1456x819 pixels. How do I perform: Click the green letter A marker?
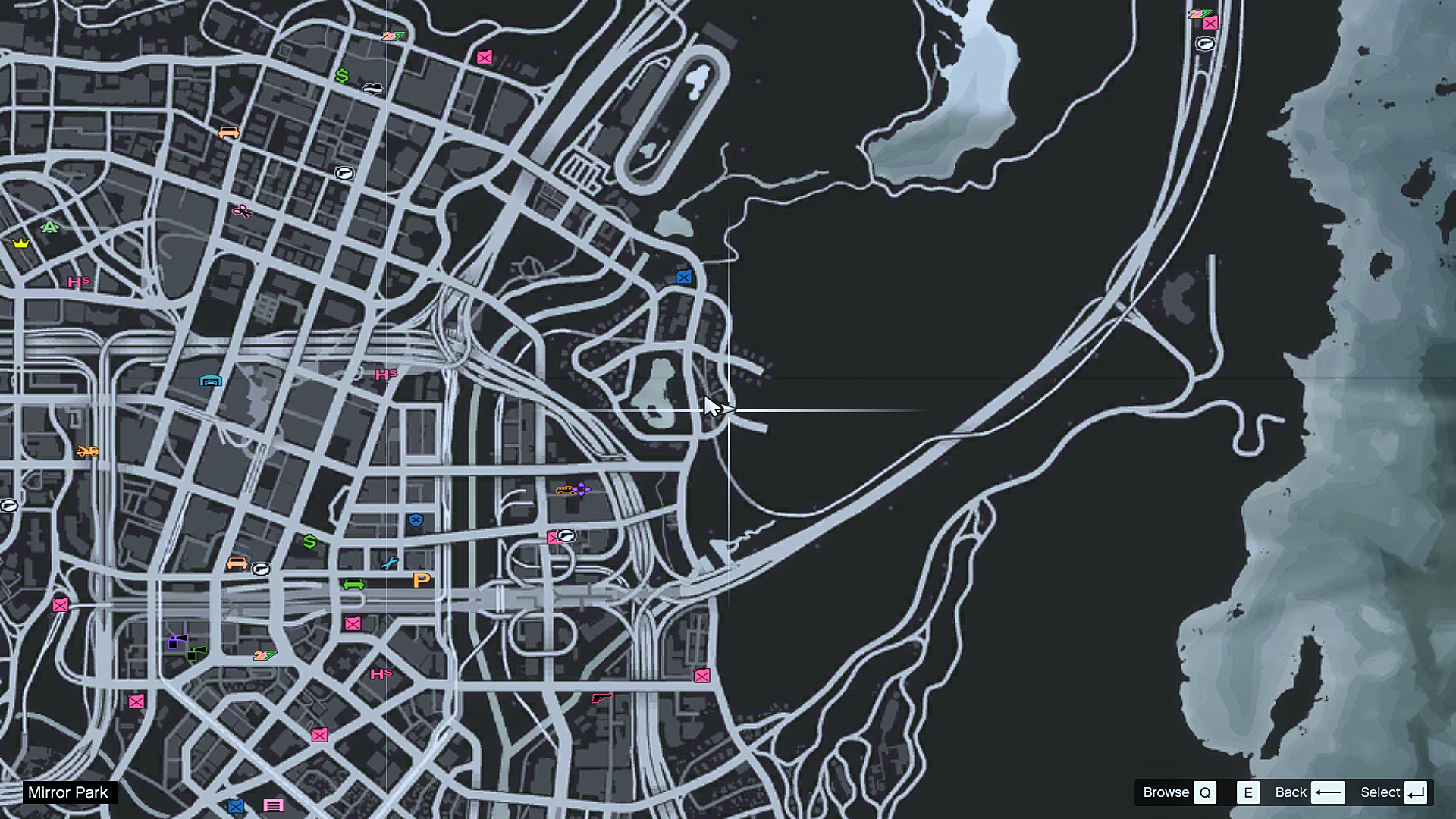[50, 227]
